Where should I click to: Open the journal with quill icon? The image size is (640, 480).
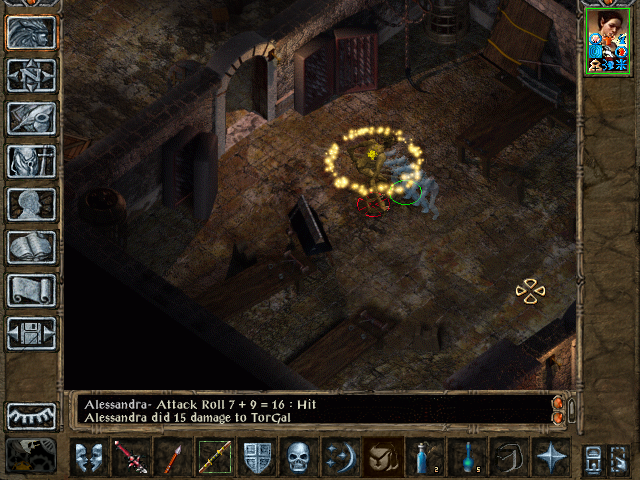[32, 118]
